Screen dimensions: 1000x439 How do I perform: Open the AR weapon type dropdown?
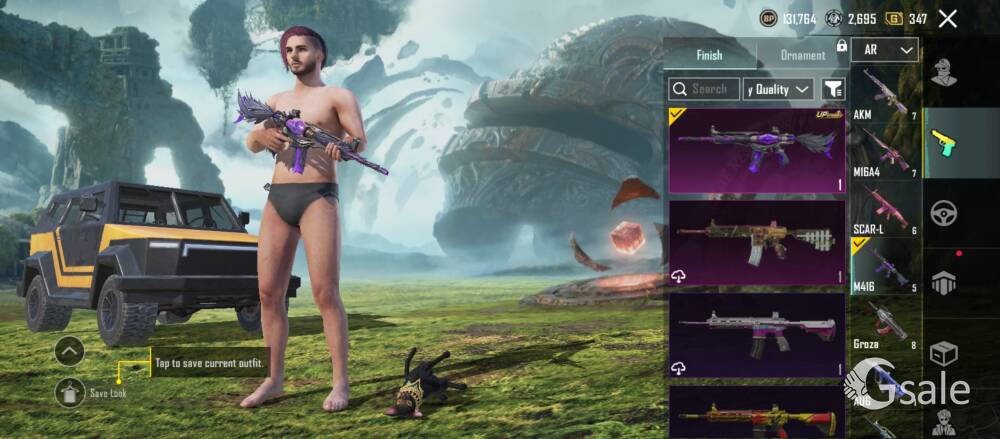coord(885,49)
